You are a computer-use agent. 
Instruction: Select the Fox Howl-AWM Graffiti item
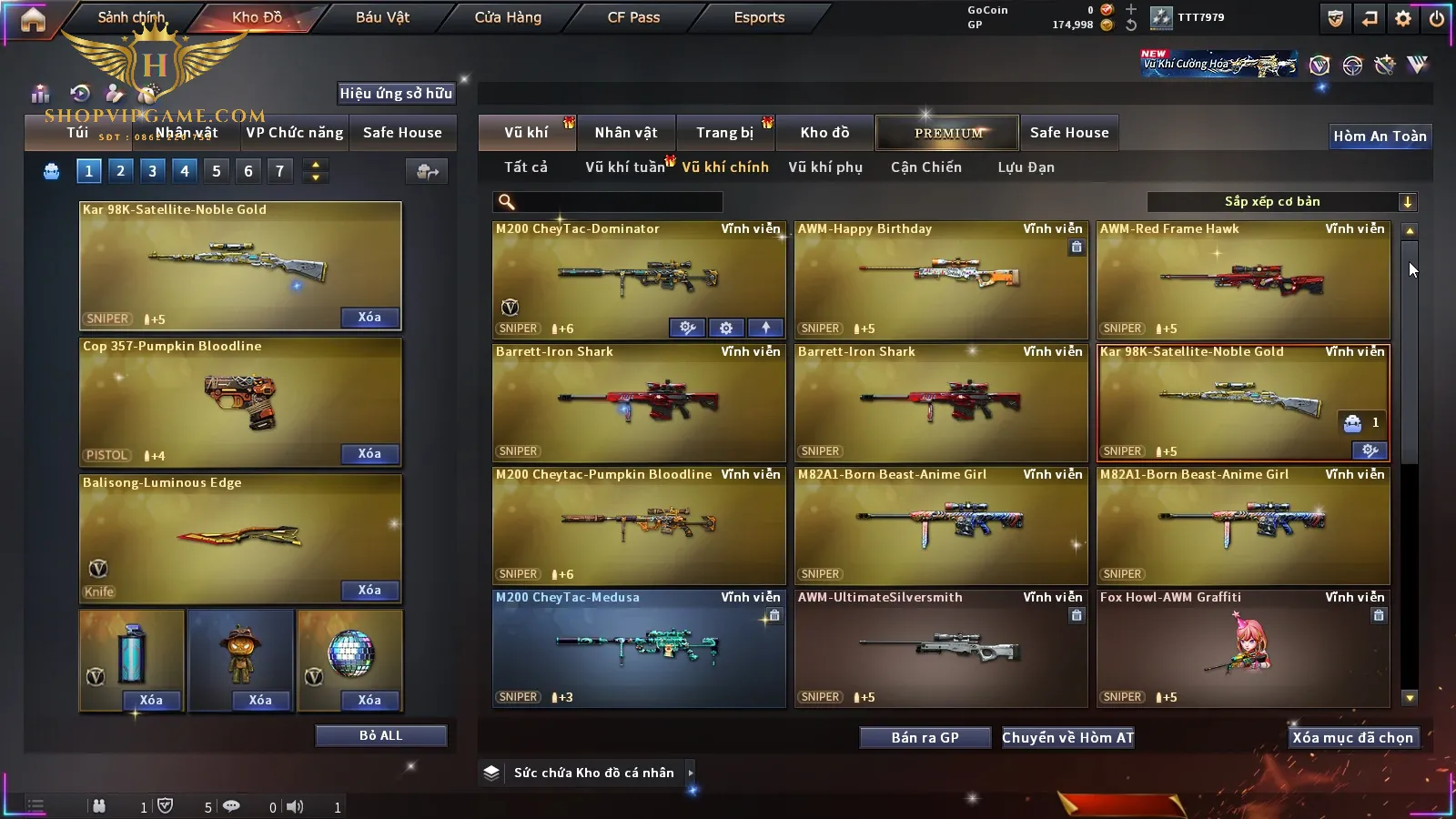pos(1243,648)
